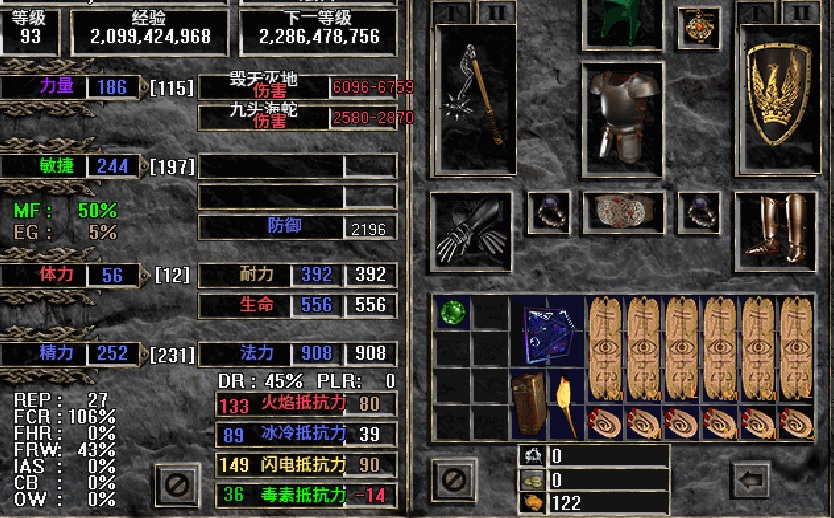This screenshot has width=834, height=518.
Task: Switch to set II tab above the shield
Action: 797,13
